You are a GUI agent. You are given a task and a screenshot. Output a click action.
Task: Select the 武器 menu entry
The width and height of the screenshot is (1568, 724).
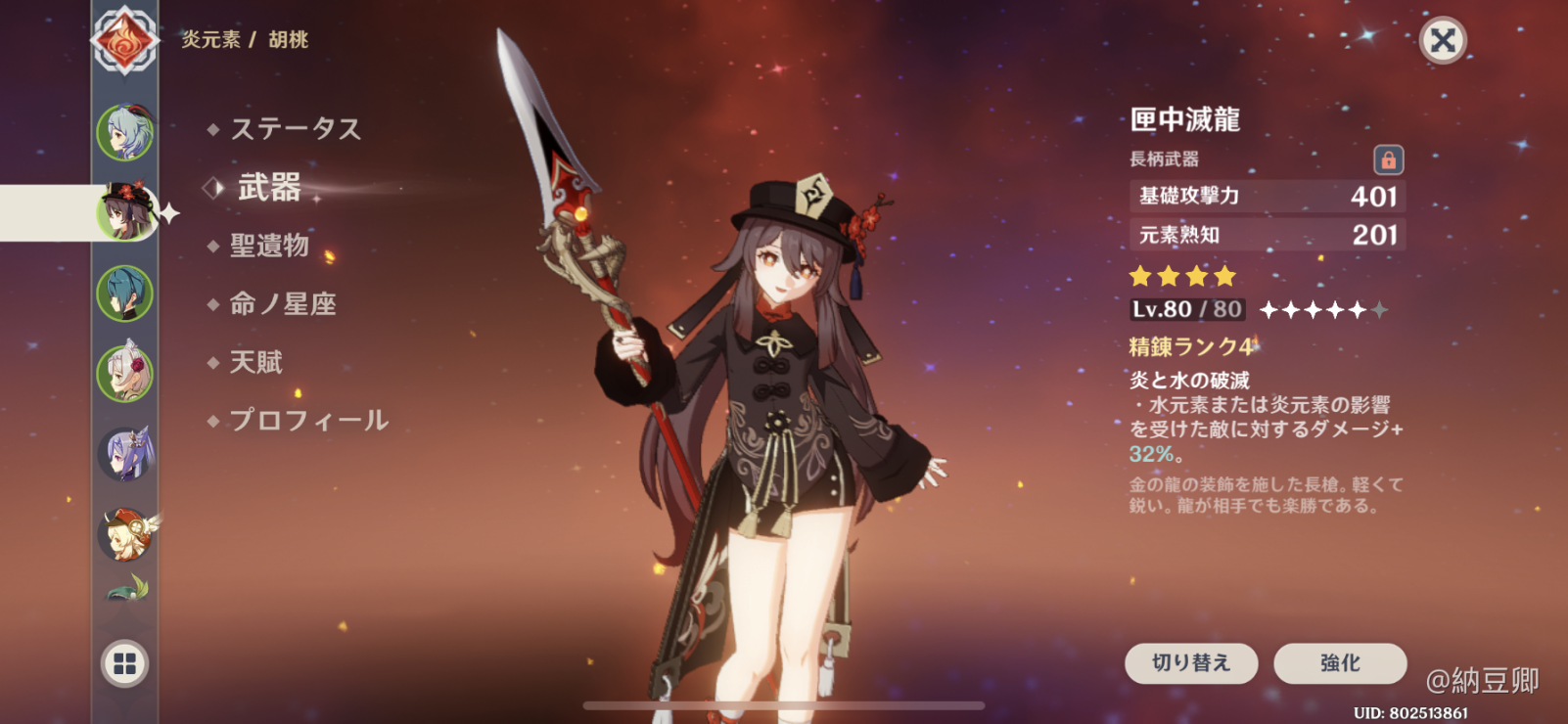268,187
